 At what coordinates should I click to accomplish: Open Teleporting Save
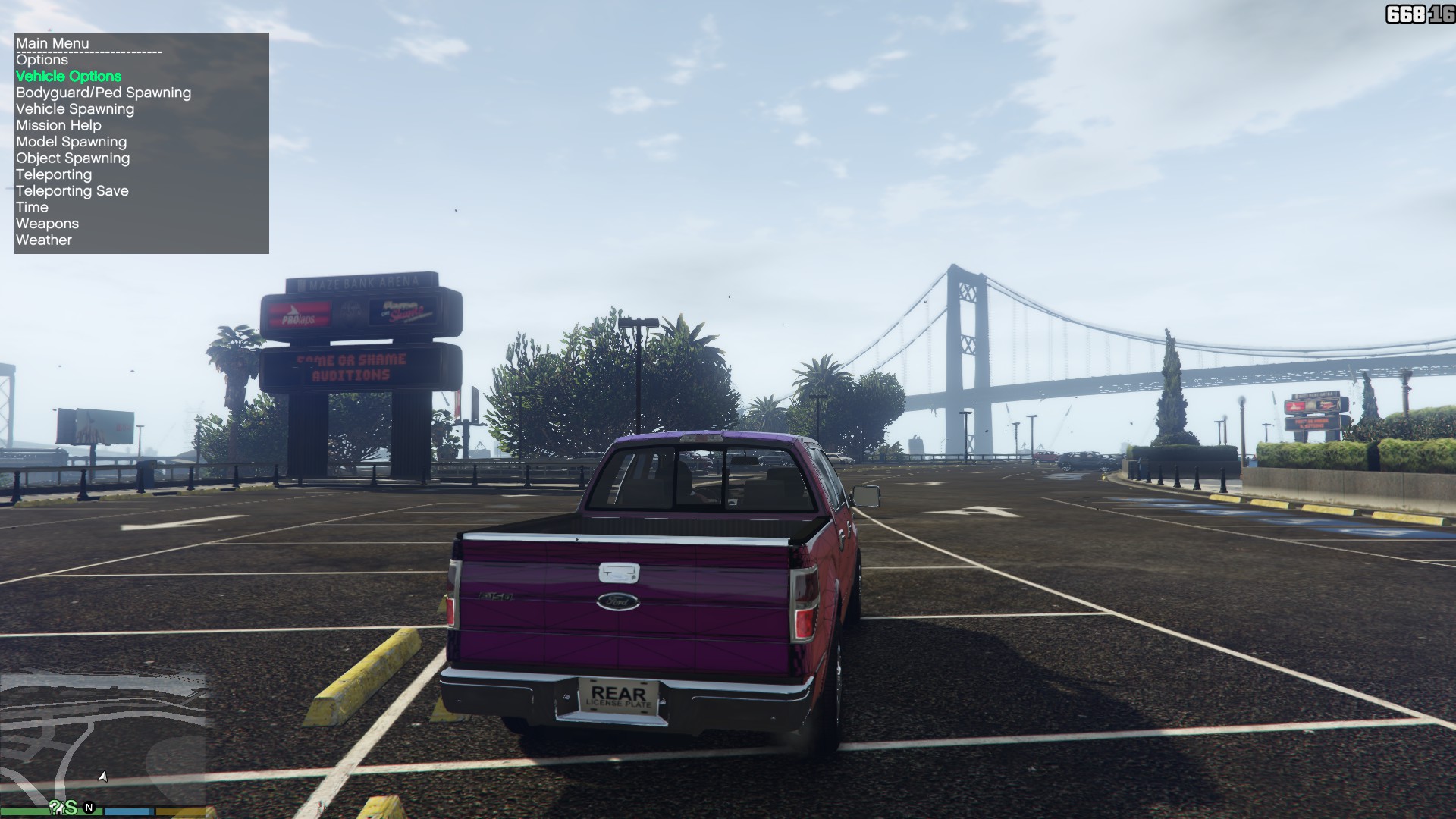pos(72,191)
